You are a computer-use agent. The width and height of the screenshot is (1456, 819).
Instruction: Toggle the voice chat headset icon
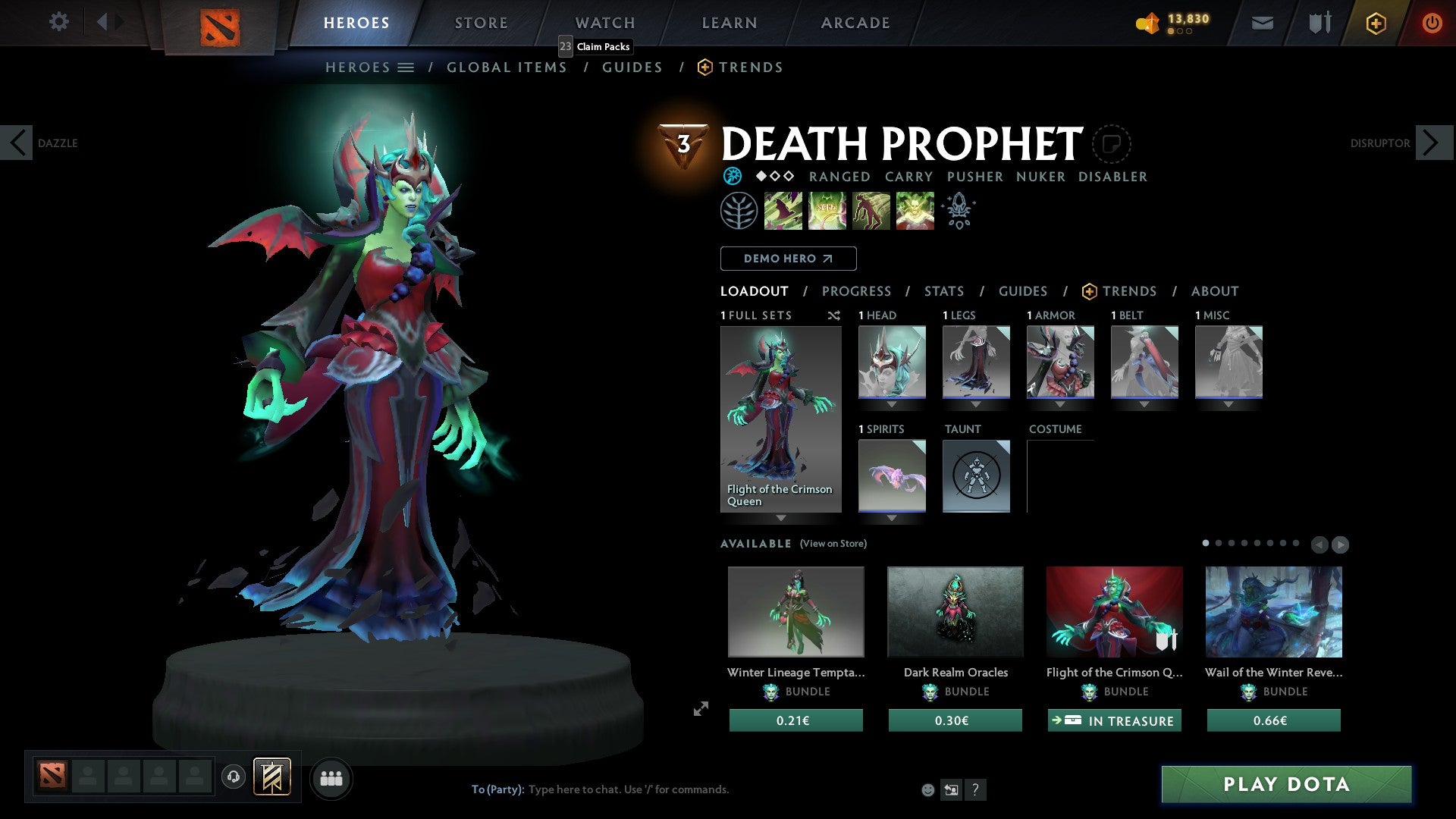pyautogui.click(x=233, y=778)
